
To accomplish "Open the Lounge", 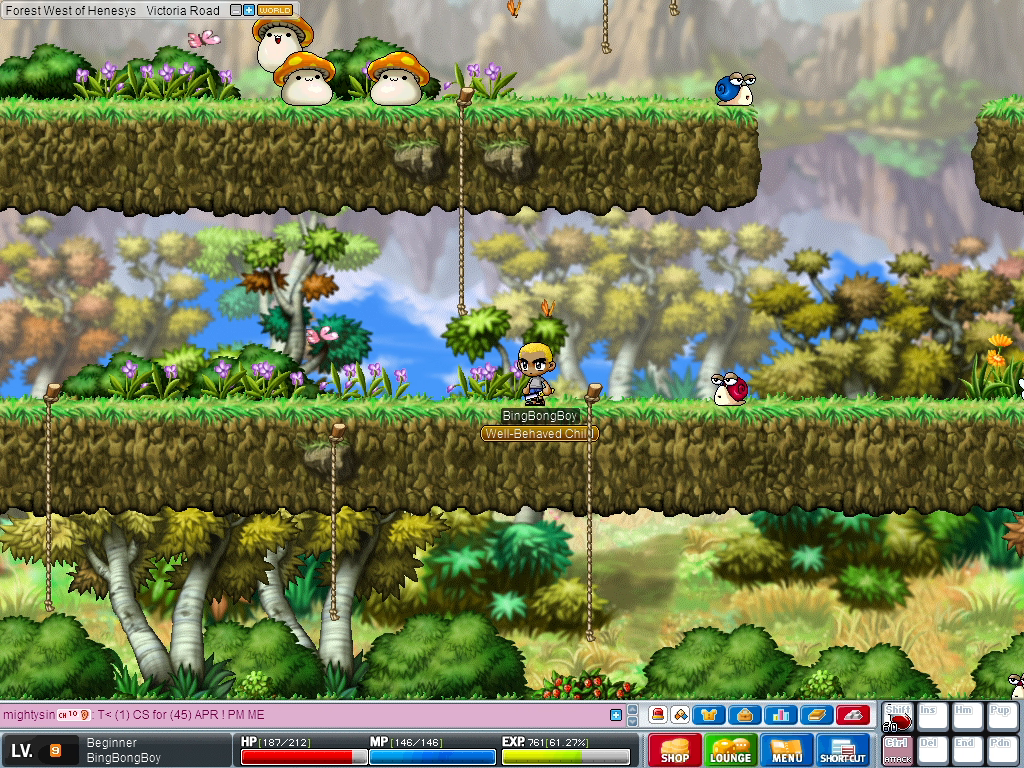I will 731,750.
